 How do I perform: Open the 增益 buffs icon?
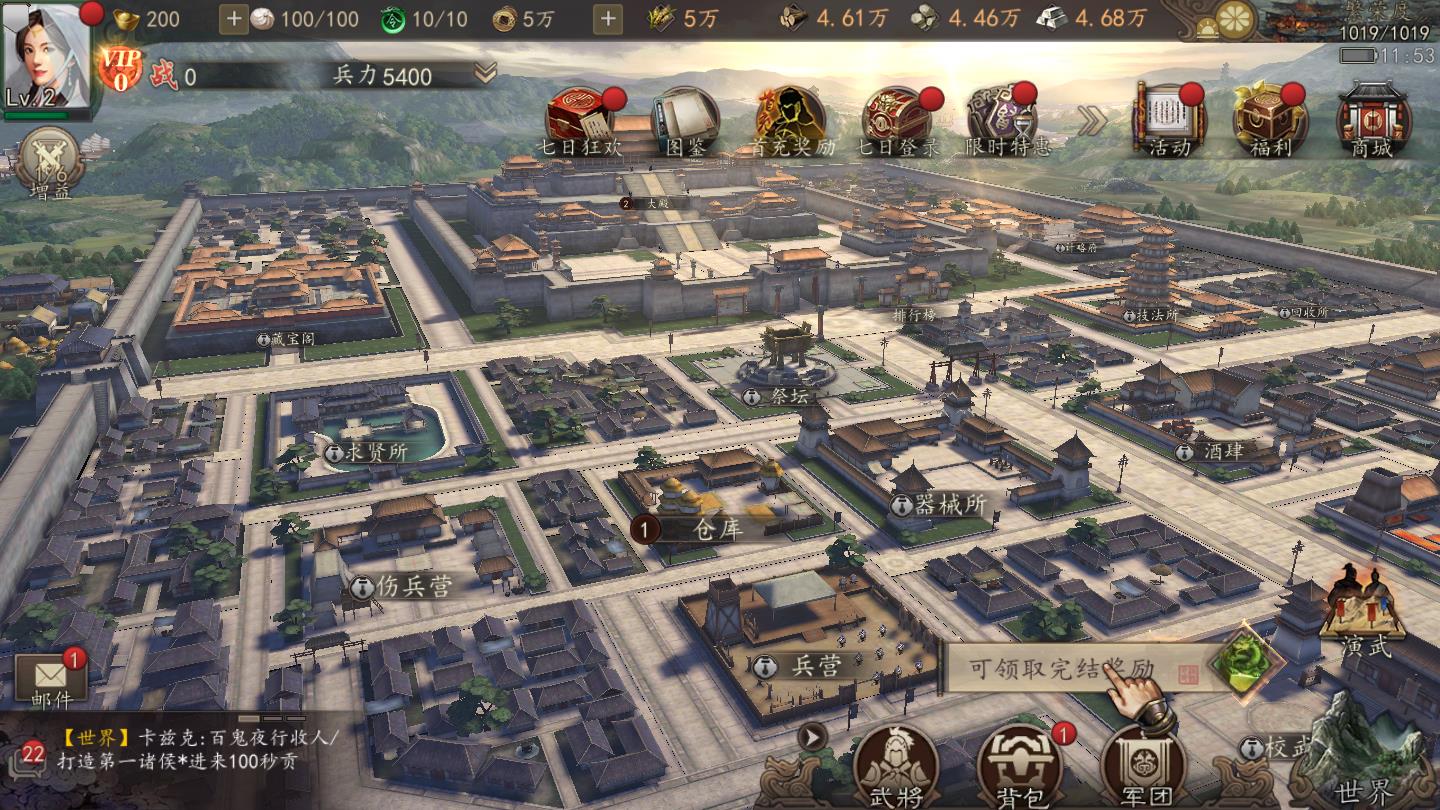(x=48, y=162)
